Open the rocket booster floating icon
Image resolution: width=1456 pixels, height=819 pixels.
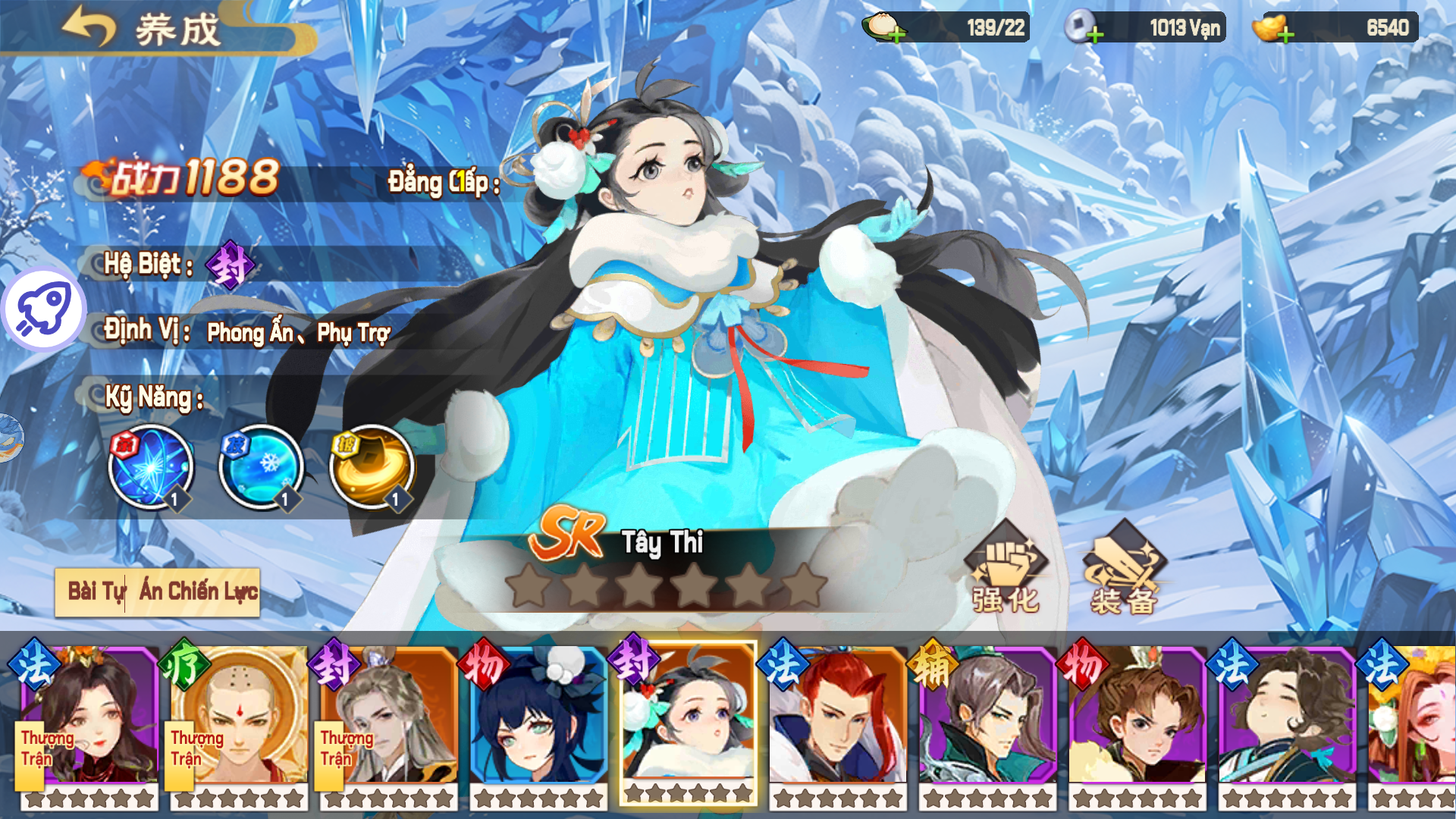[43, 309]
